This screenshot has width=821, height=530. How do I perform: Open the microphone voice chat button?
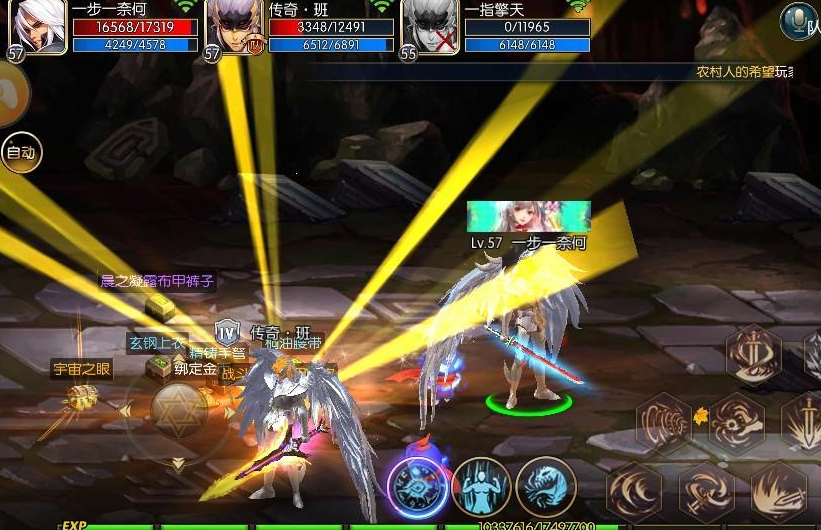[798, 20]
